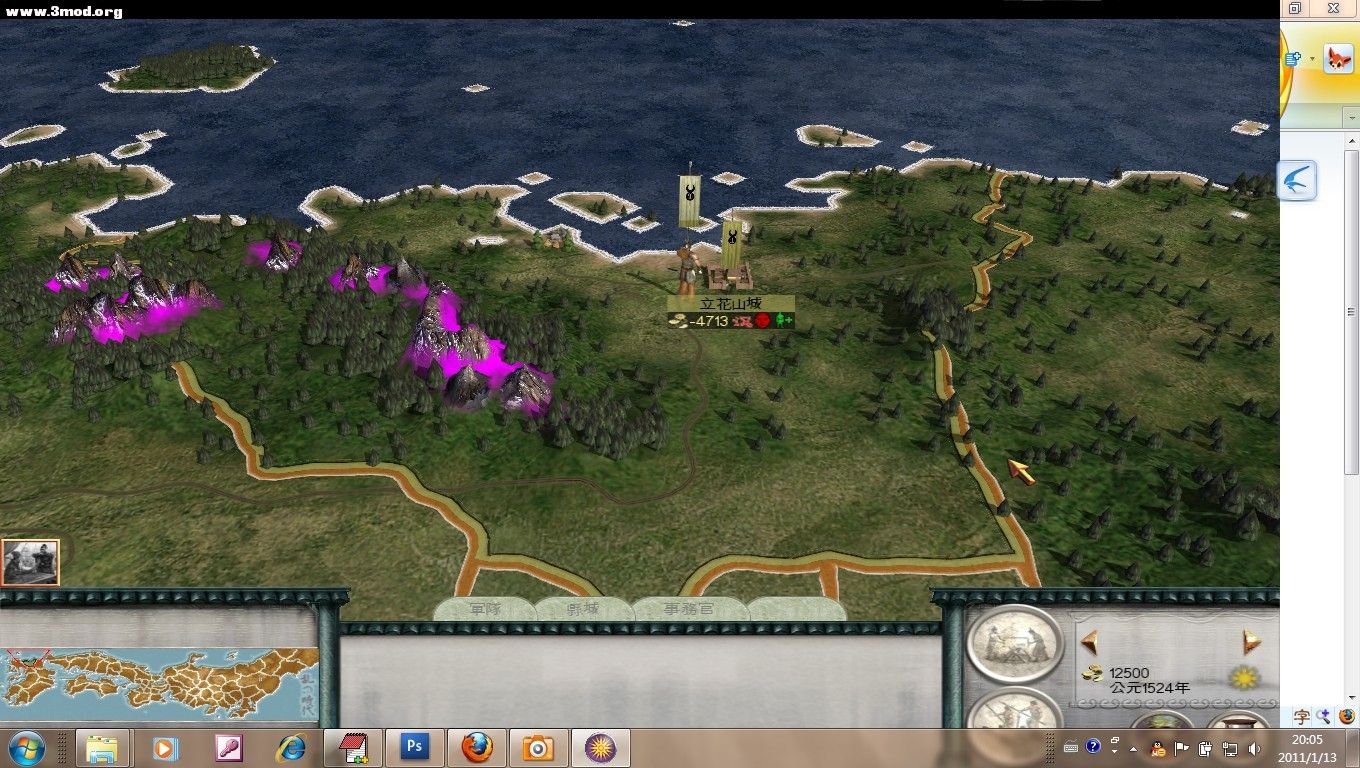This screenshot has width=1360, height=768.
Task: Click the green population growth icon under 立花山城
Action: pos(783,320)
